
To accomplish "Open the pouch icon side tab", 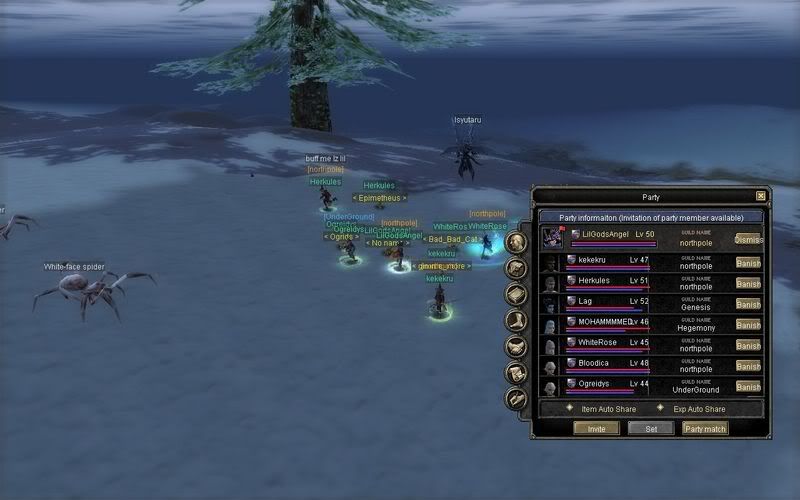I will click(x=516, y=268).
